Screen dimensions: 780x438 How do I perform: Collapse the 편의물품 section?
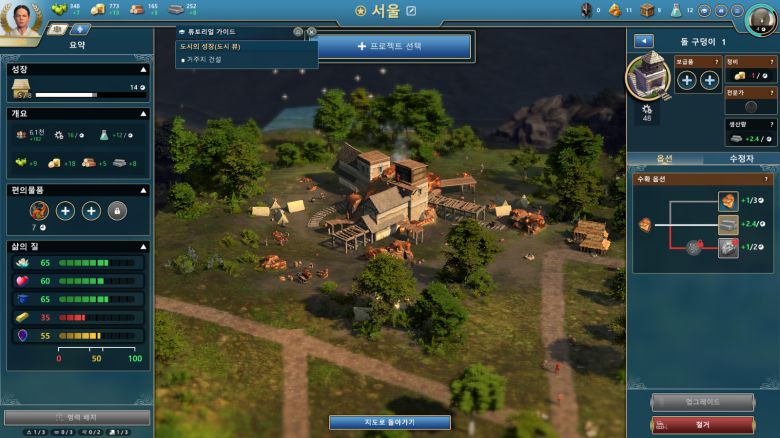point(144,189)
